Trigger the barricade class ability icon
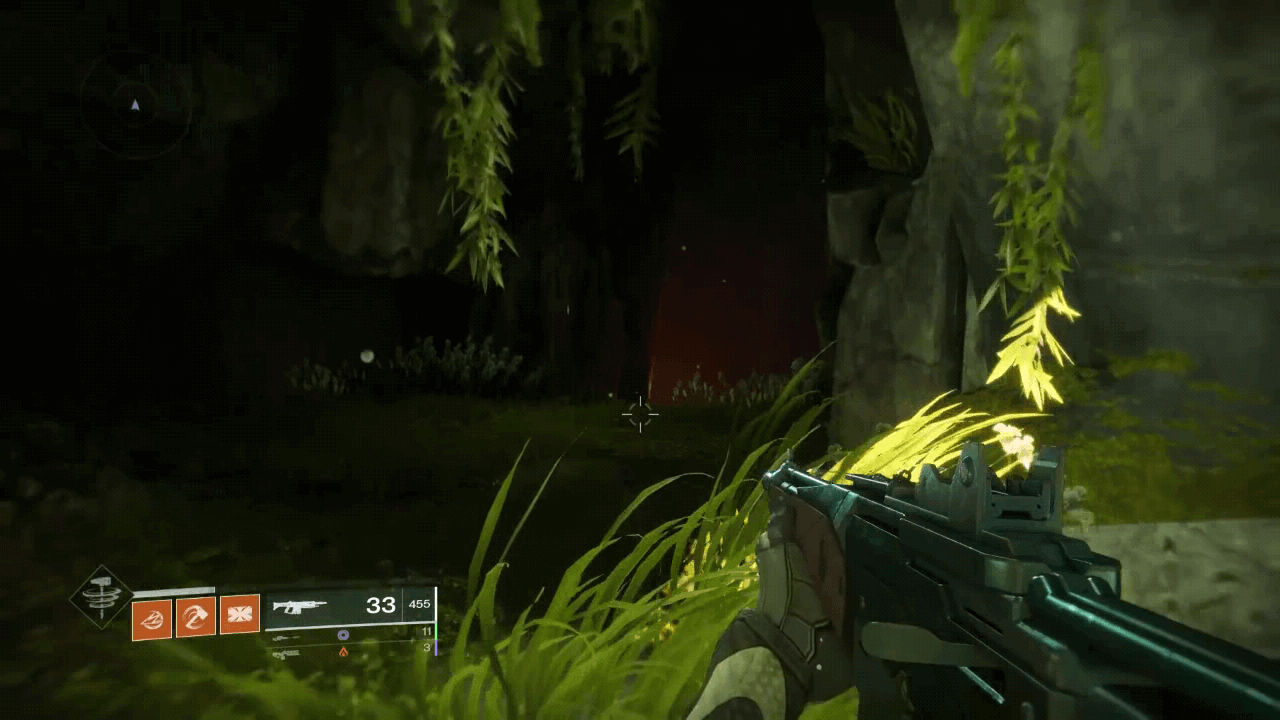 (240, 615)
